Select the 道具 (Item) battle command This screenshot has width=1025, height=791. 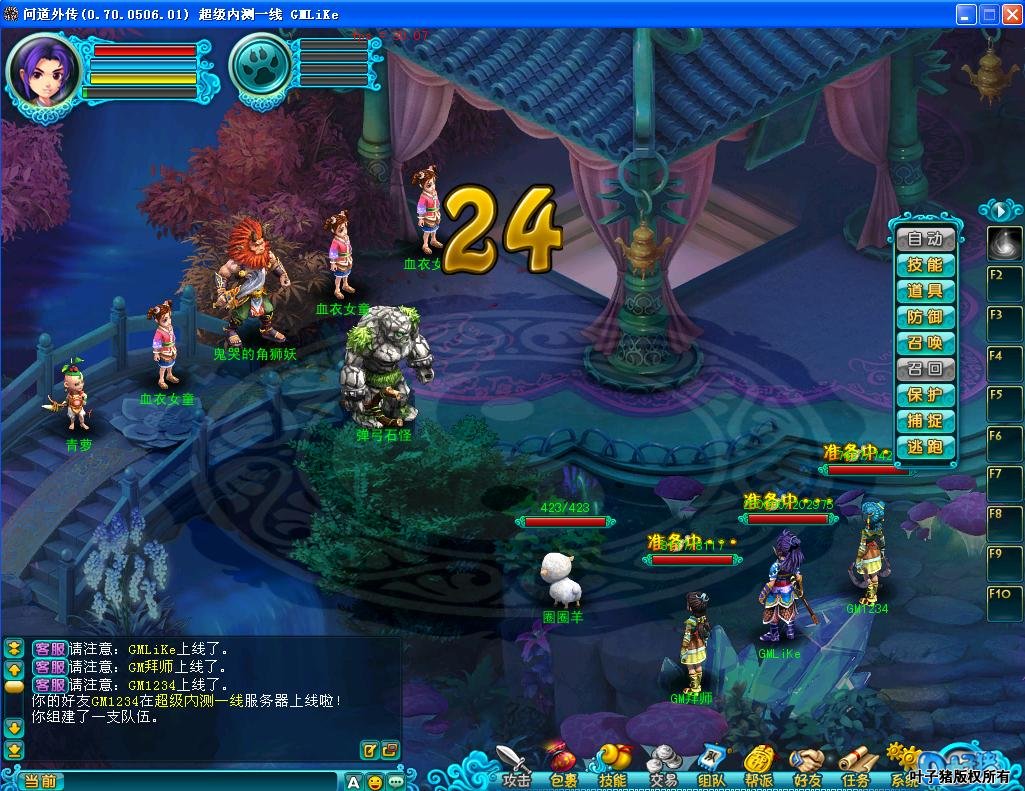point(925,291)
